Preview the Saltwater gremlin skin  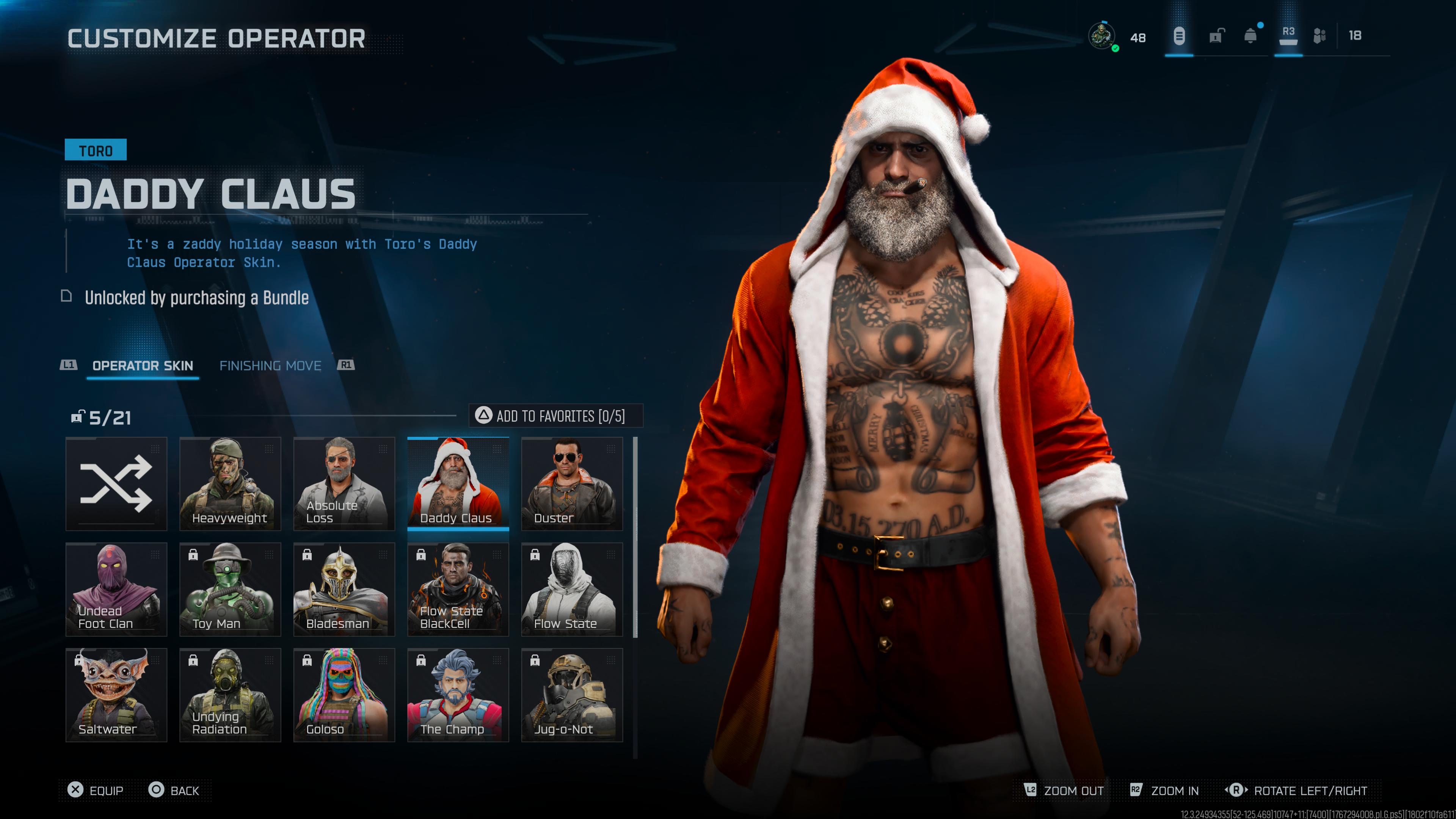click(x=116, y=695)
